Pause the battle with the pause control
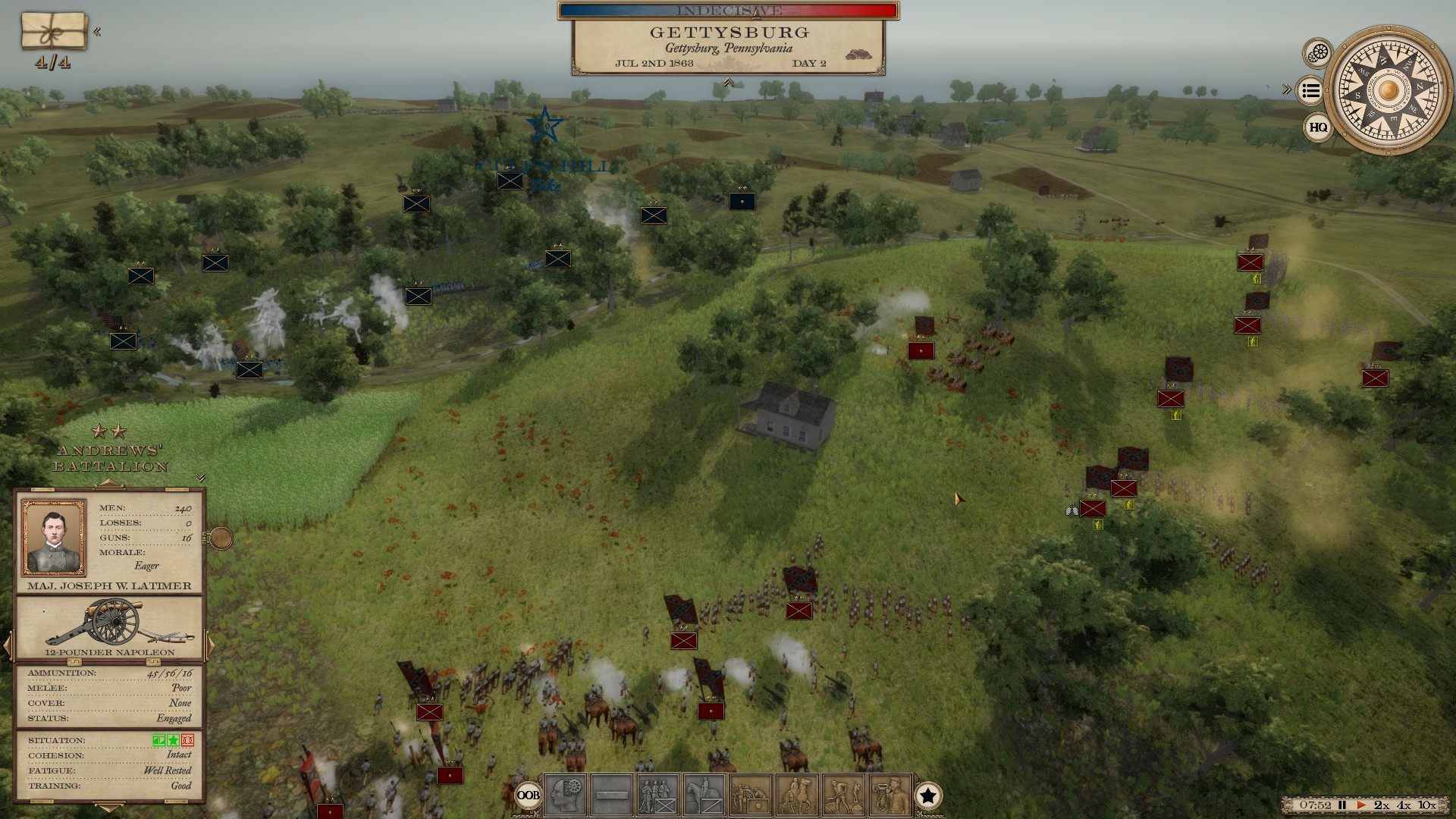 tap(1342, 806)
